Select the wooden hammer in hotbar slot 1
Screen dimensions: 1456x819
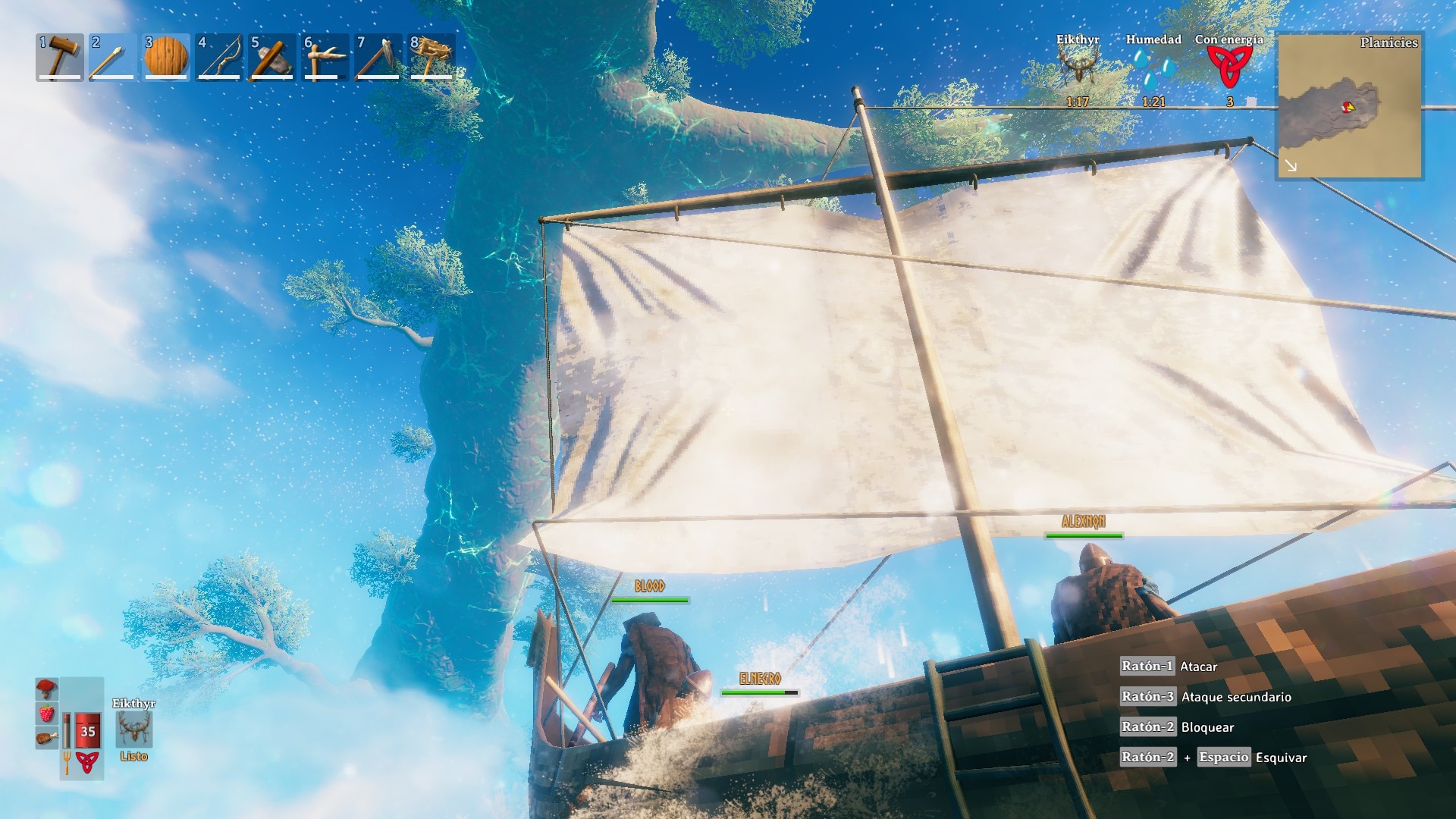(60, 57)
